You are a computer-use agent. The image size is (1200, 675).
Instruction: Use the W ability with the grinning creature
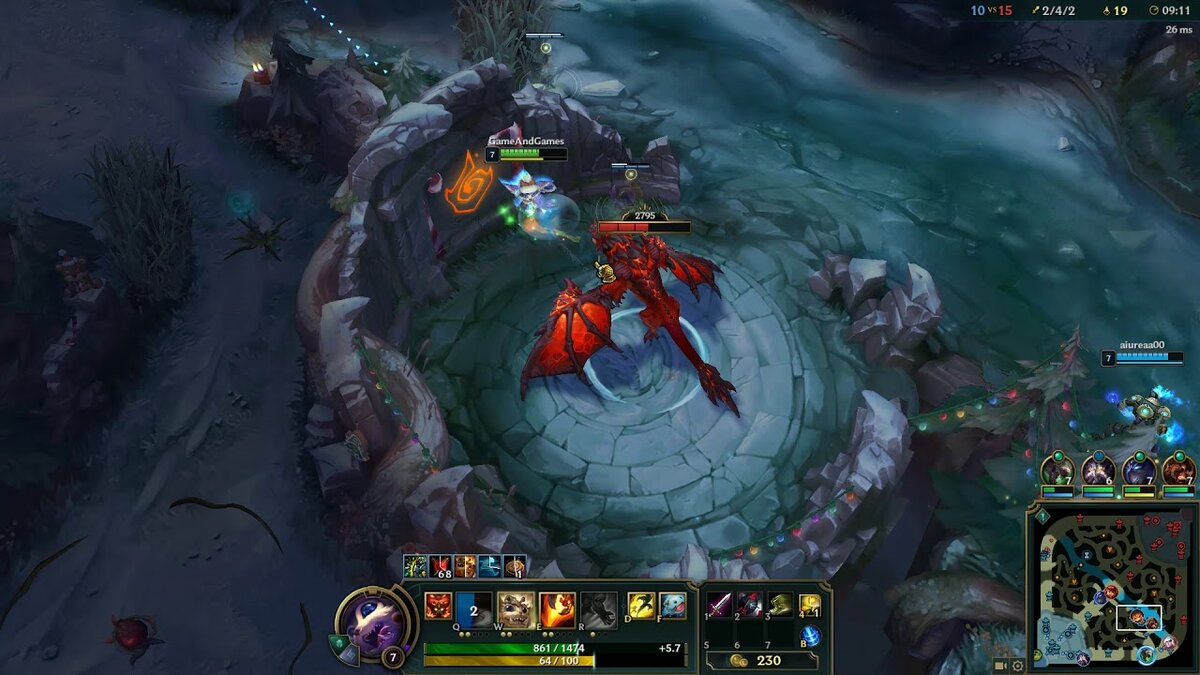pyautogui.click(x=515, y=608)
